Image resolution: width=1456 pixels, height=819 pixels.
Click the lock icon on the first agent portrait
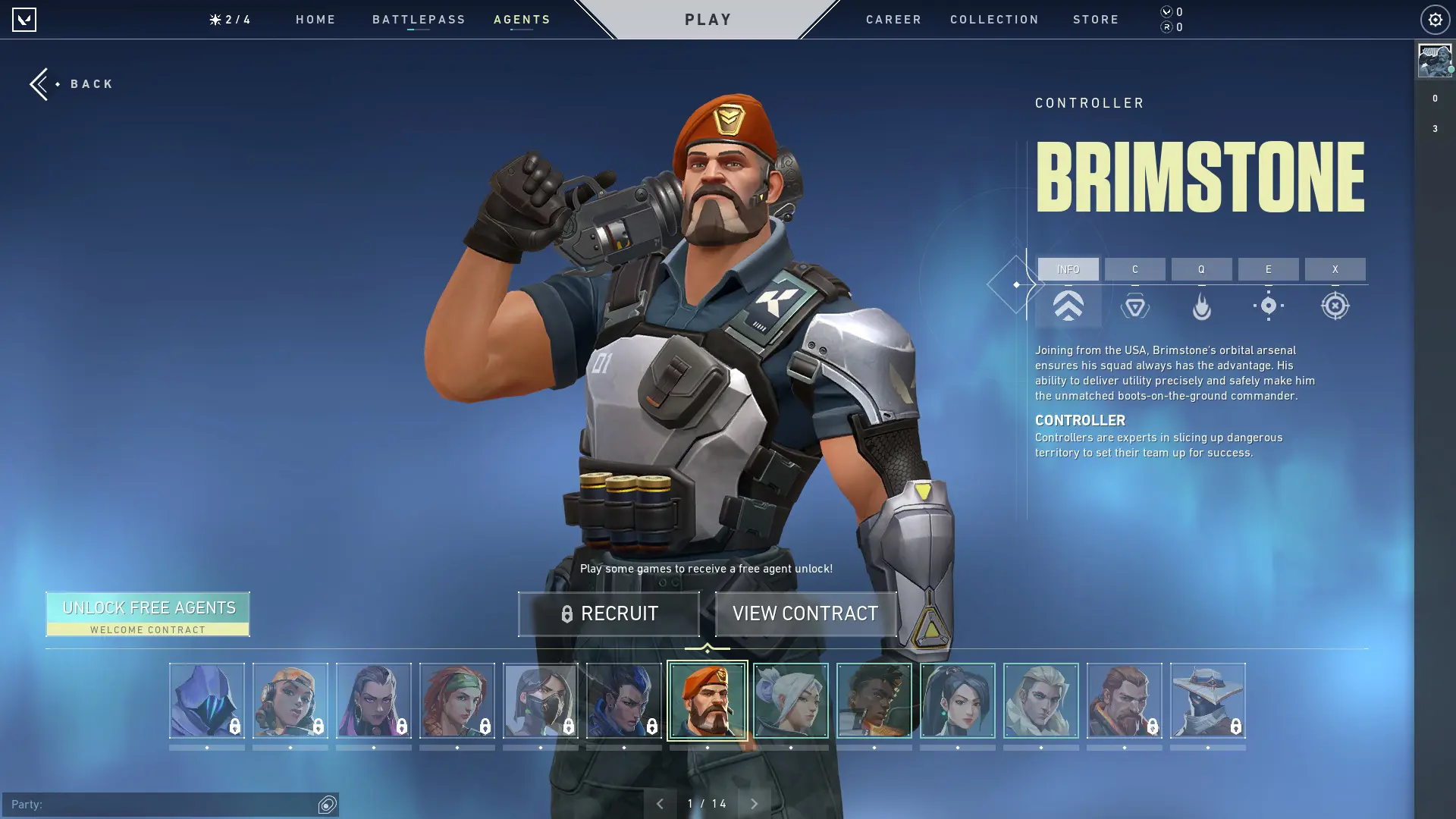pos(234,726)
